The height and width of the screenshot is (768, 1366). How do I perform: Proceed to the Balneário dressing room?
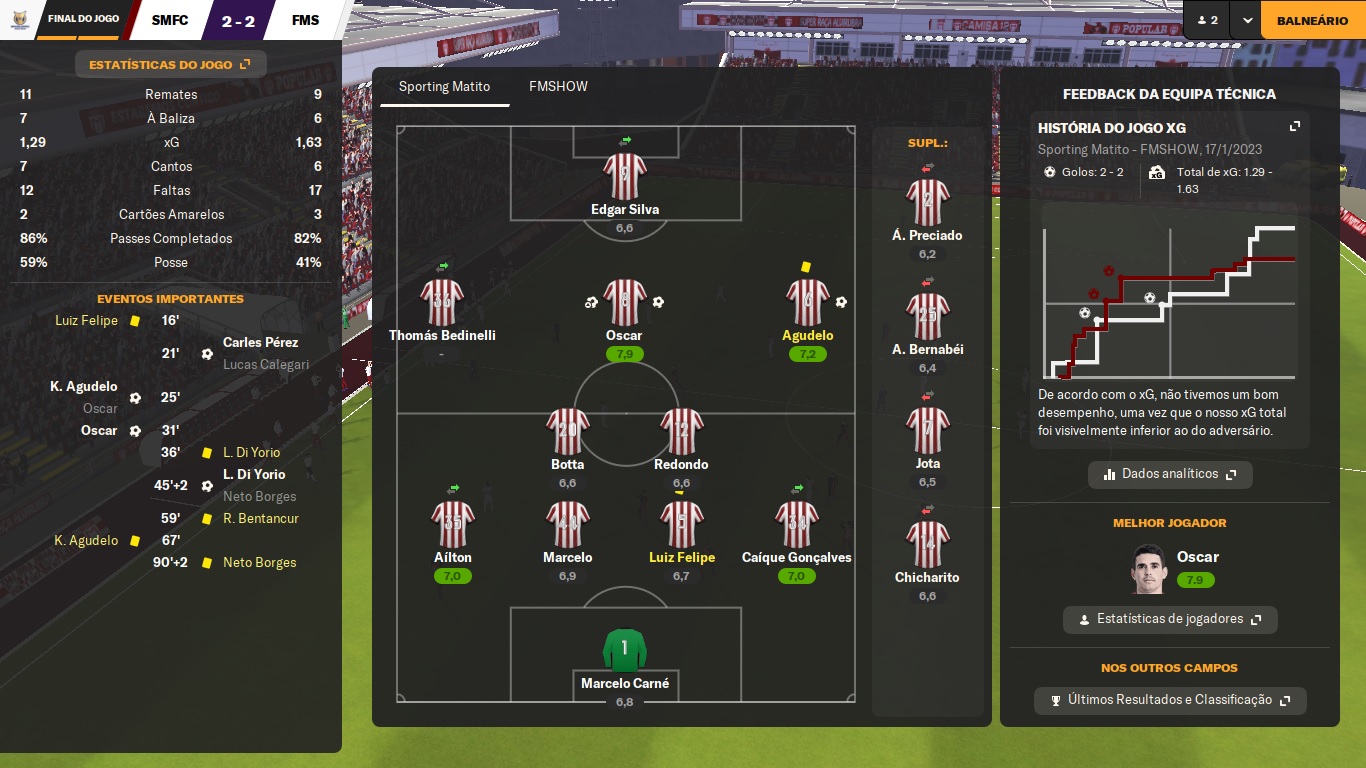1312,20
